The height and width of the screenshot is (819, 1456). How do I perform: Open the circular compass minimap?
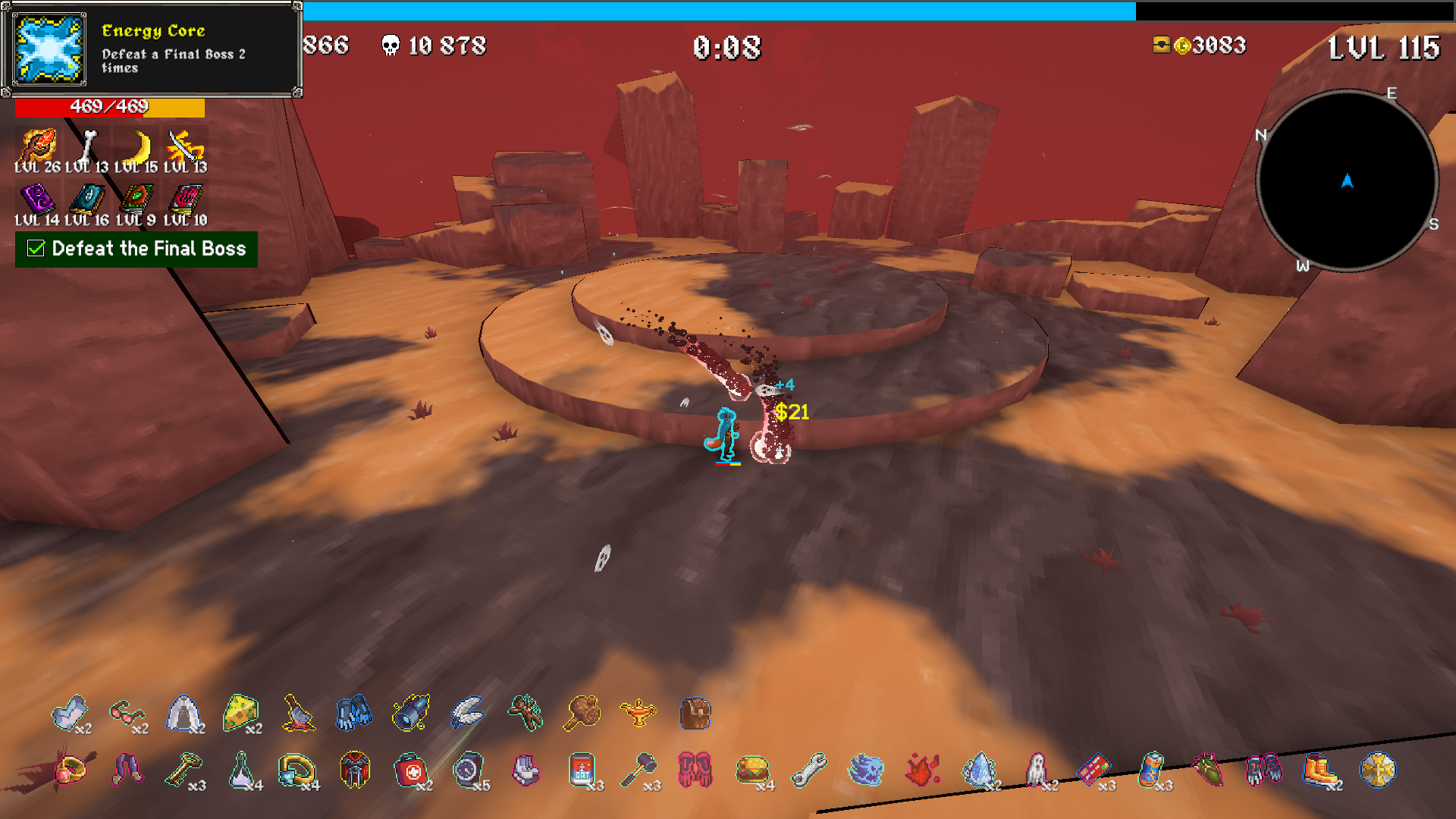(1347, 180)
